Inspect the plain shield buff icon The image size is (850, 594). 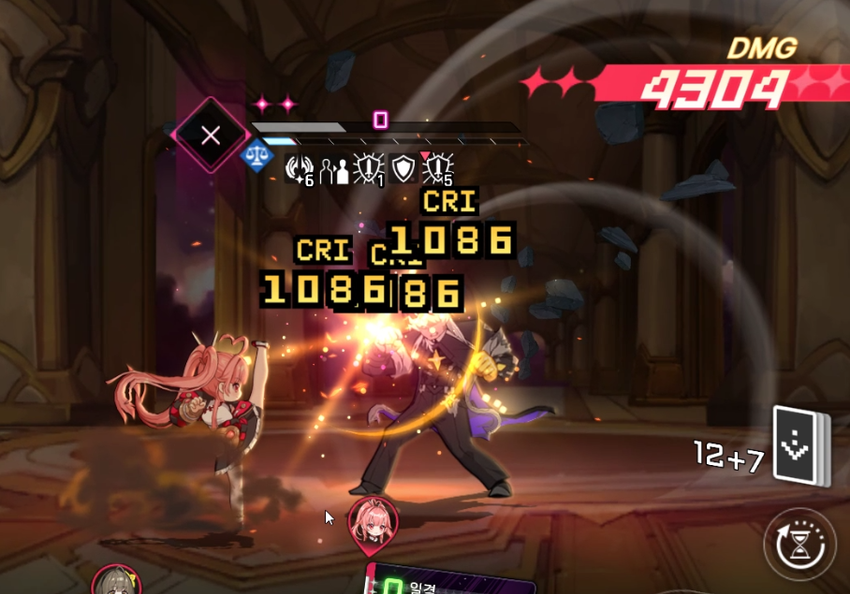pyautogui.click(x=403, y=169)
